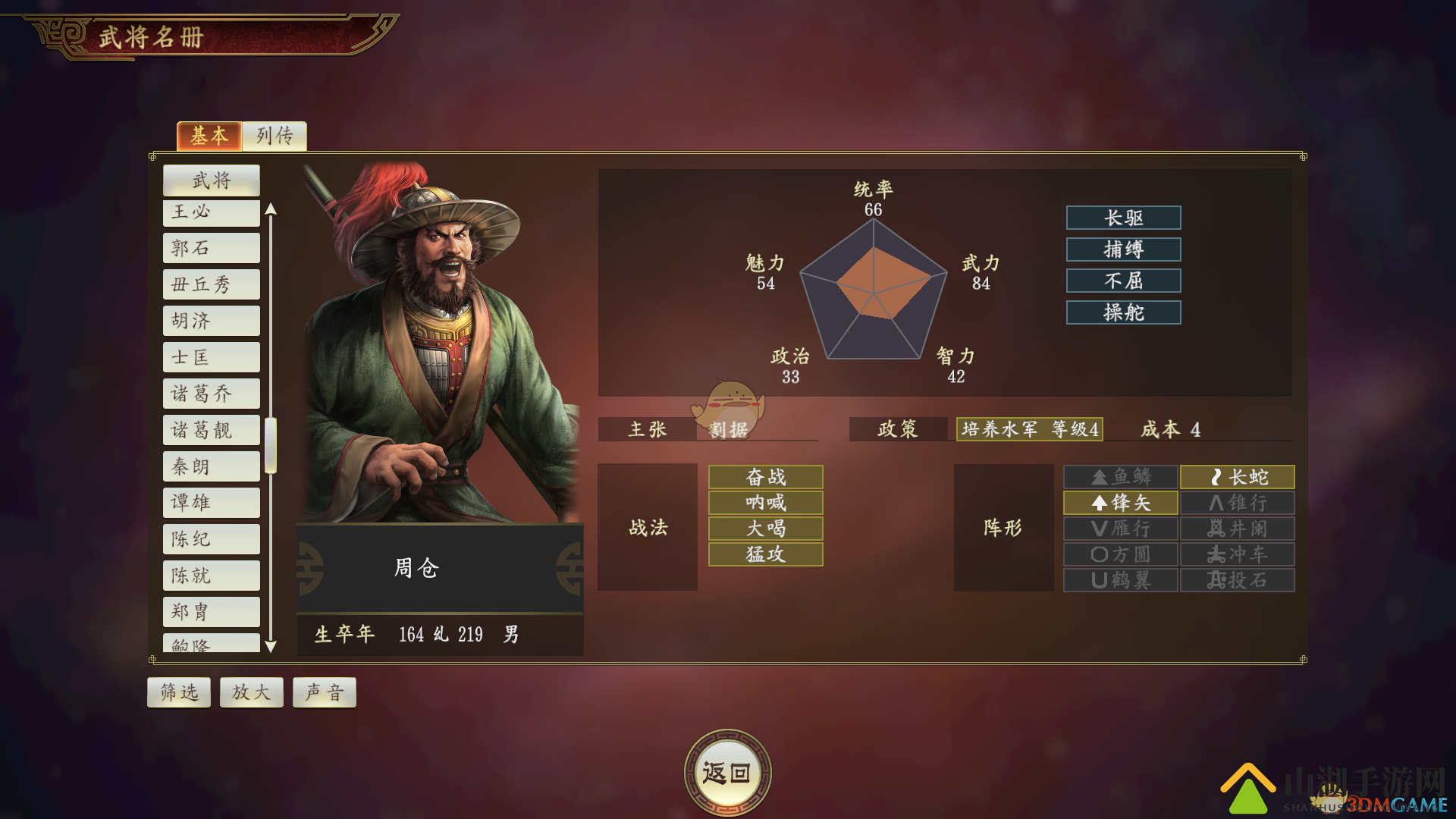Select general 诸葛乔 from the roster
Image resolution: width=1456 pixels, height=819 pixels.
click(x=211, y=394)
